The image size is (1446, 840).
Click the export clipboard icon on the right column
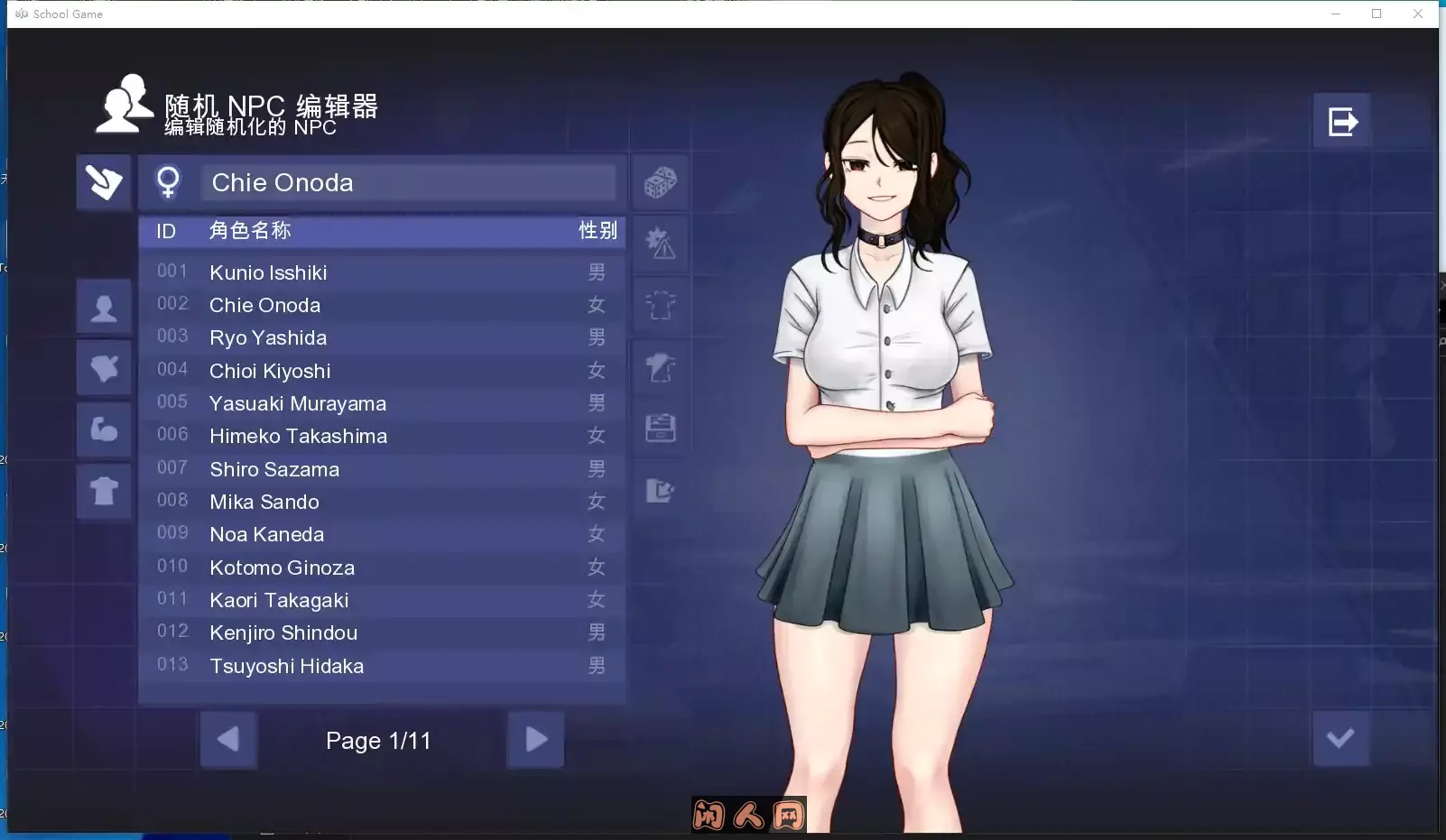tap(662, 490)
